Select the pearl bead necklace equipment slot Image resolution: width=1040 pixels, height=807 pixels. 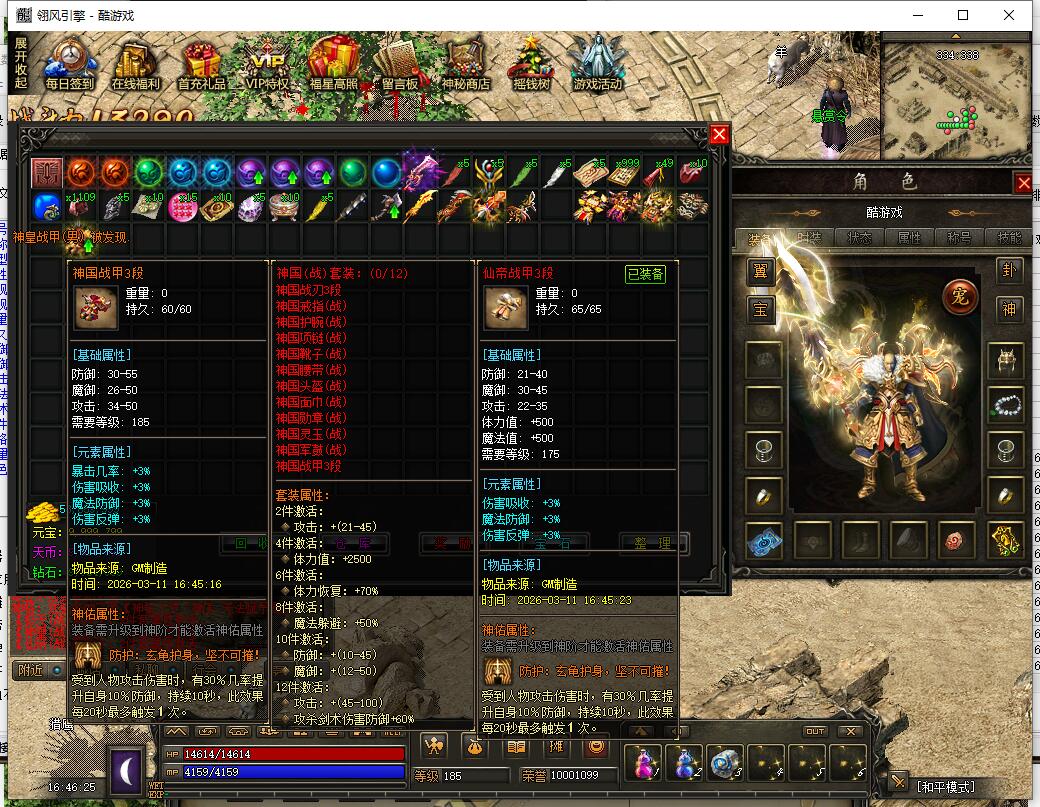(1005, 403)
